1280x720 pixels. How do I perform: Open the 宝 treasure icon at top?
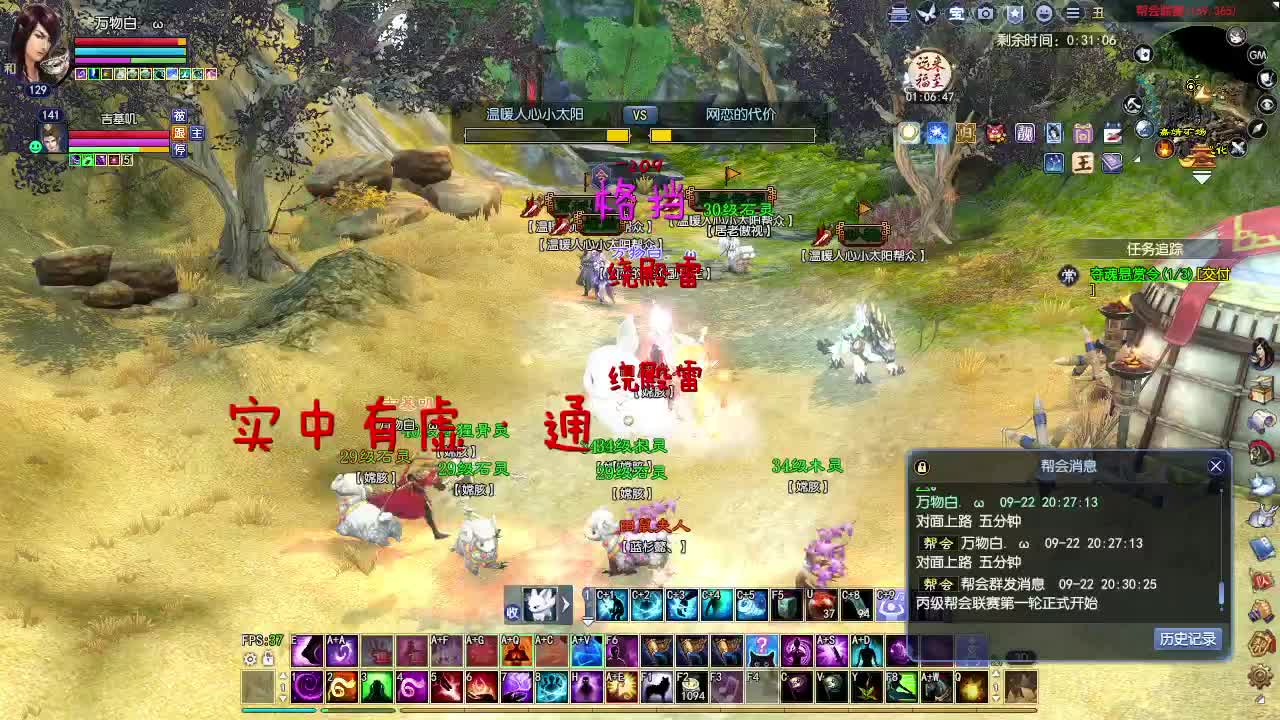(955, 13)
